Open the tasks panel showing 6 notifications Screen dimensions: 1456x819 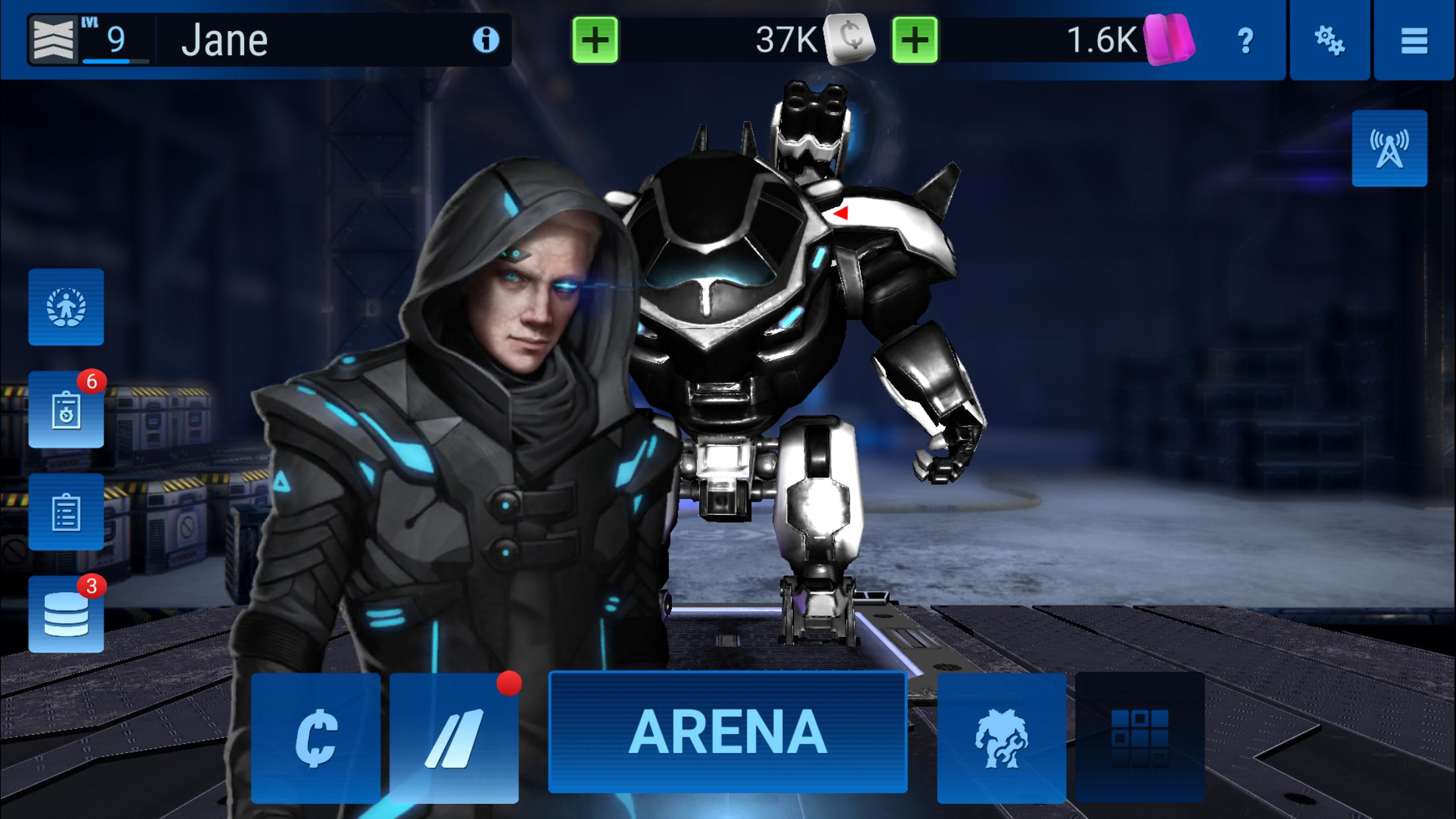(x=66, y=410)
